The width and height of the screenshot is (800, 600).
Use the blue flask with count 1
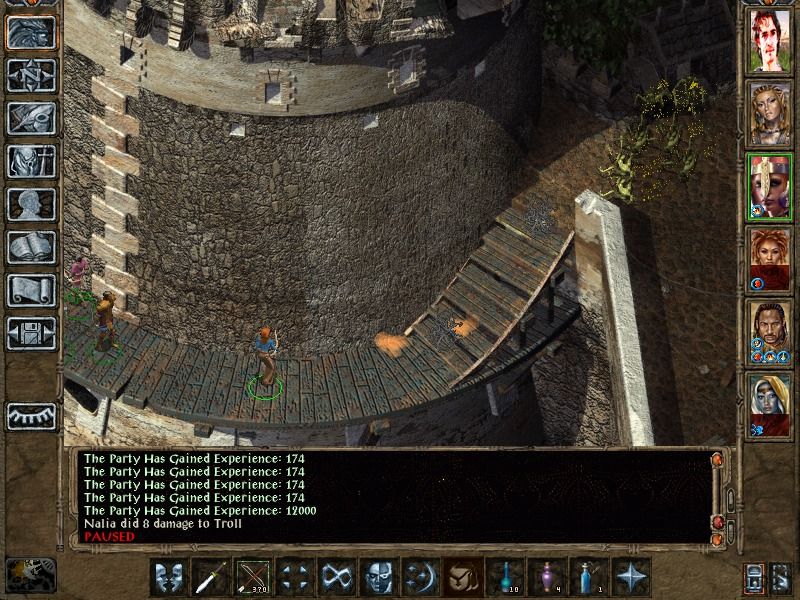pyautogui.click(x=589, y=577)
